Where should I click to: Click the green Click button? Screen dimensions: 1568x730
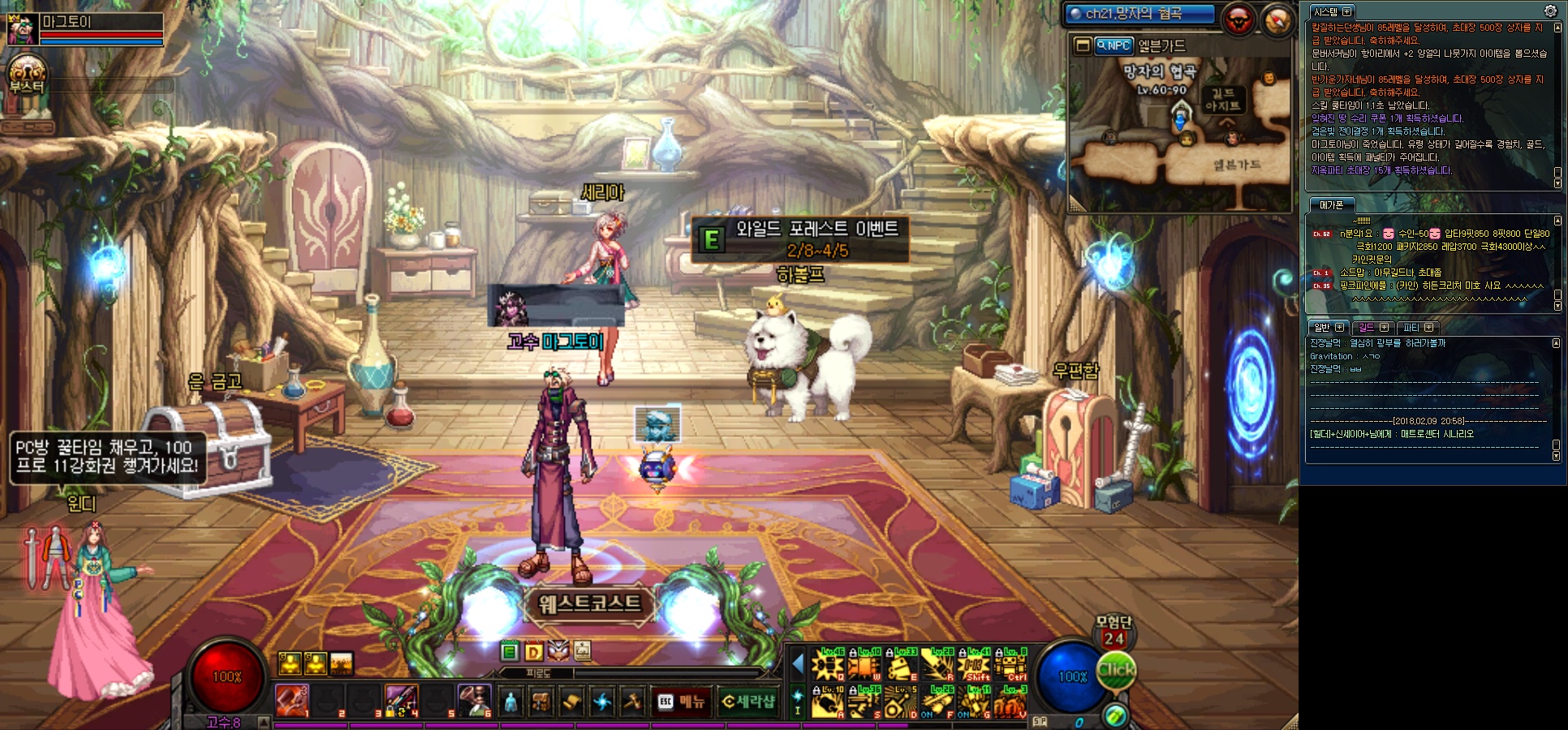tap(1117, 671)
